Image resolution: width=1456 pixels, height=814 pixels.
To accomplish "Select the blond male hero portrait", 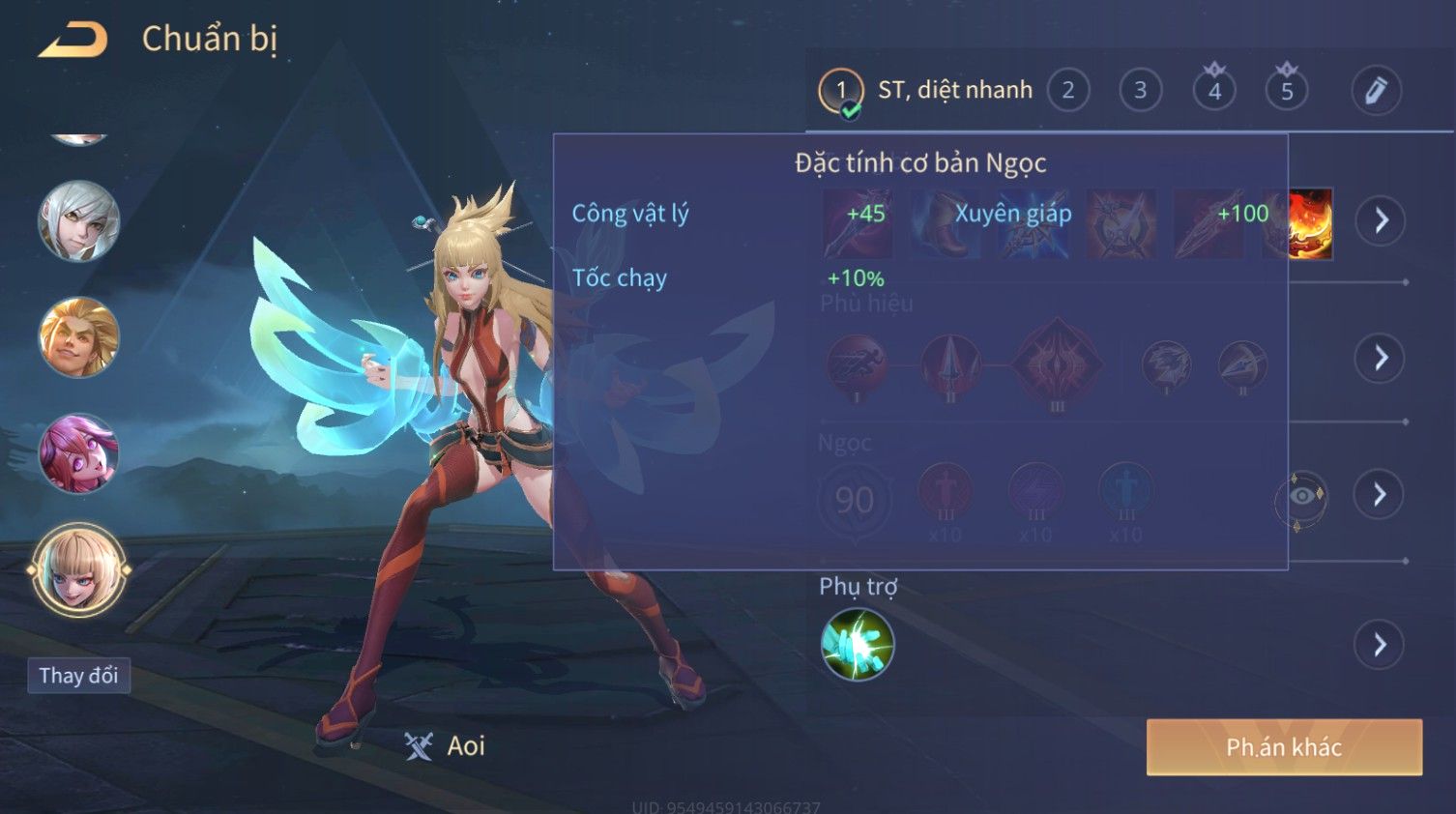I will [78, 337].
